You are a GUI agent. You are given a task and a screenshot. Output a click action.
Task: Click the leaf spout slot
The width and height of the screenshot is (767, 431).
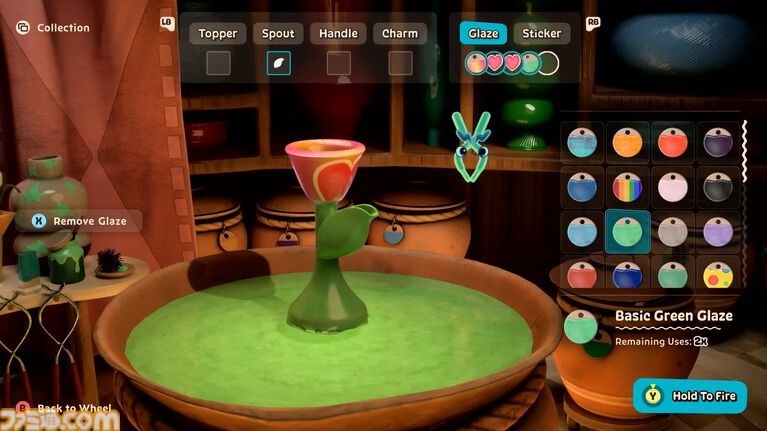(x=279, y=64)
